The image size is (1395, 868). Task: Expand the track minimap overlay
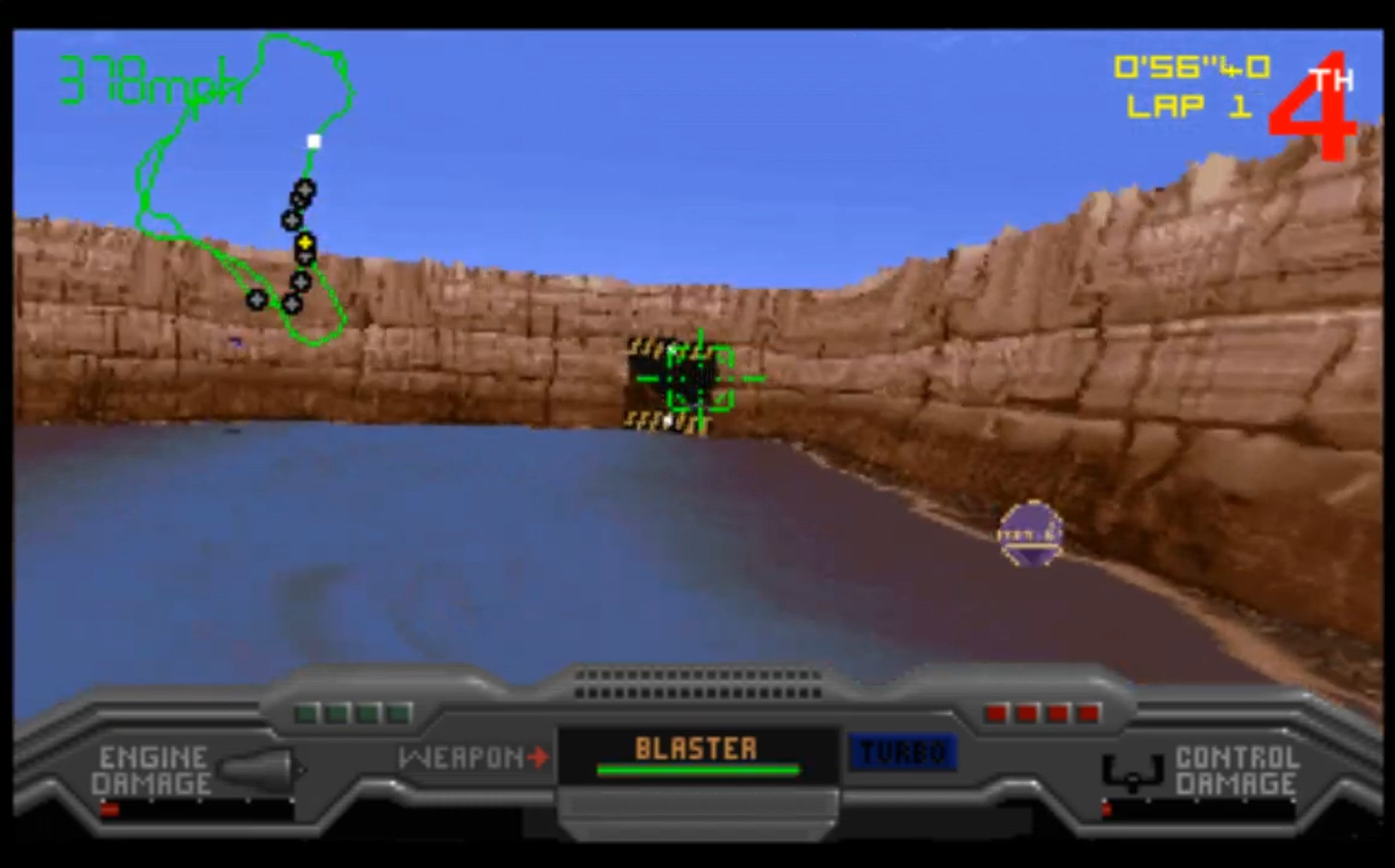[247, 189]
